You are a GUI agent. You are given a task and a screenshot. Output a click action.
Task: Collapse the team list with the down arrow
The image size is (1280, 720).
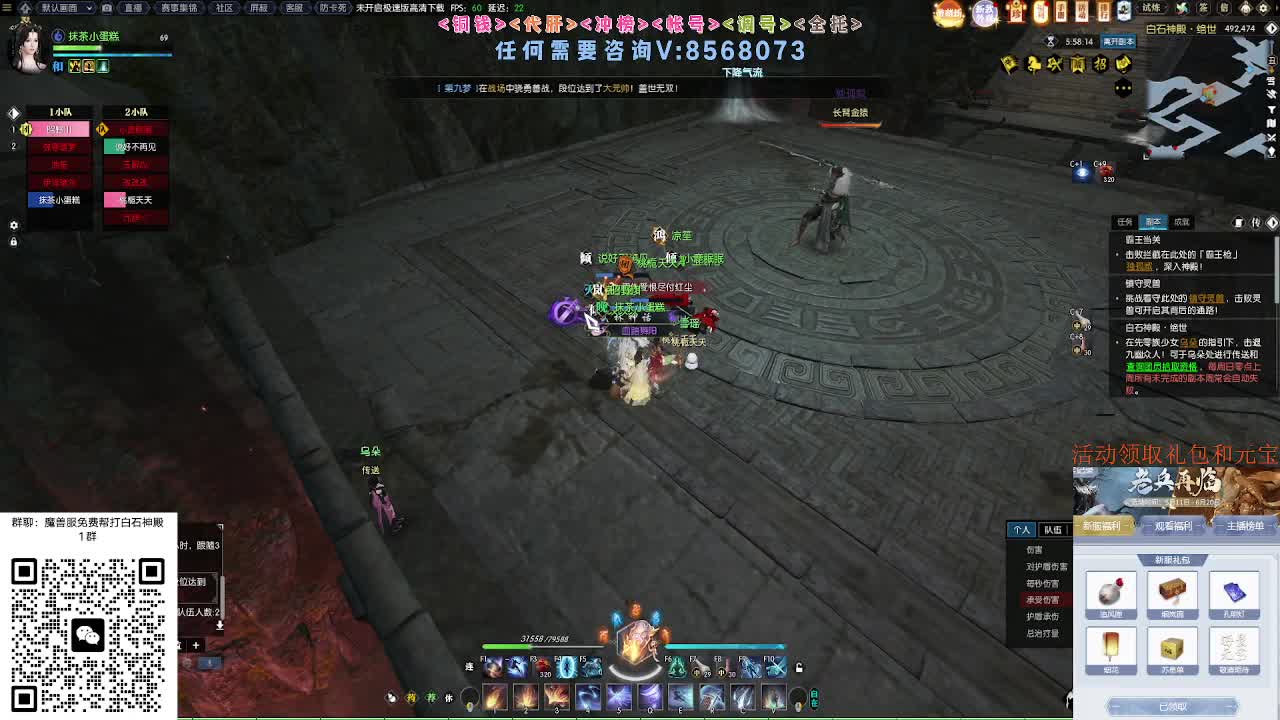[x=220, y=626]
